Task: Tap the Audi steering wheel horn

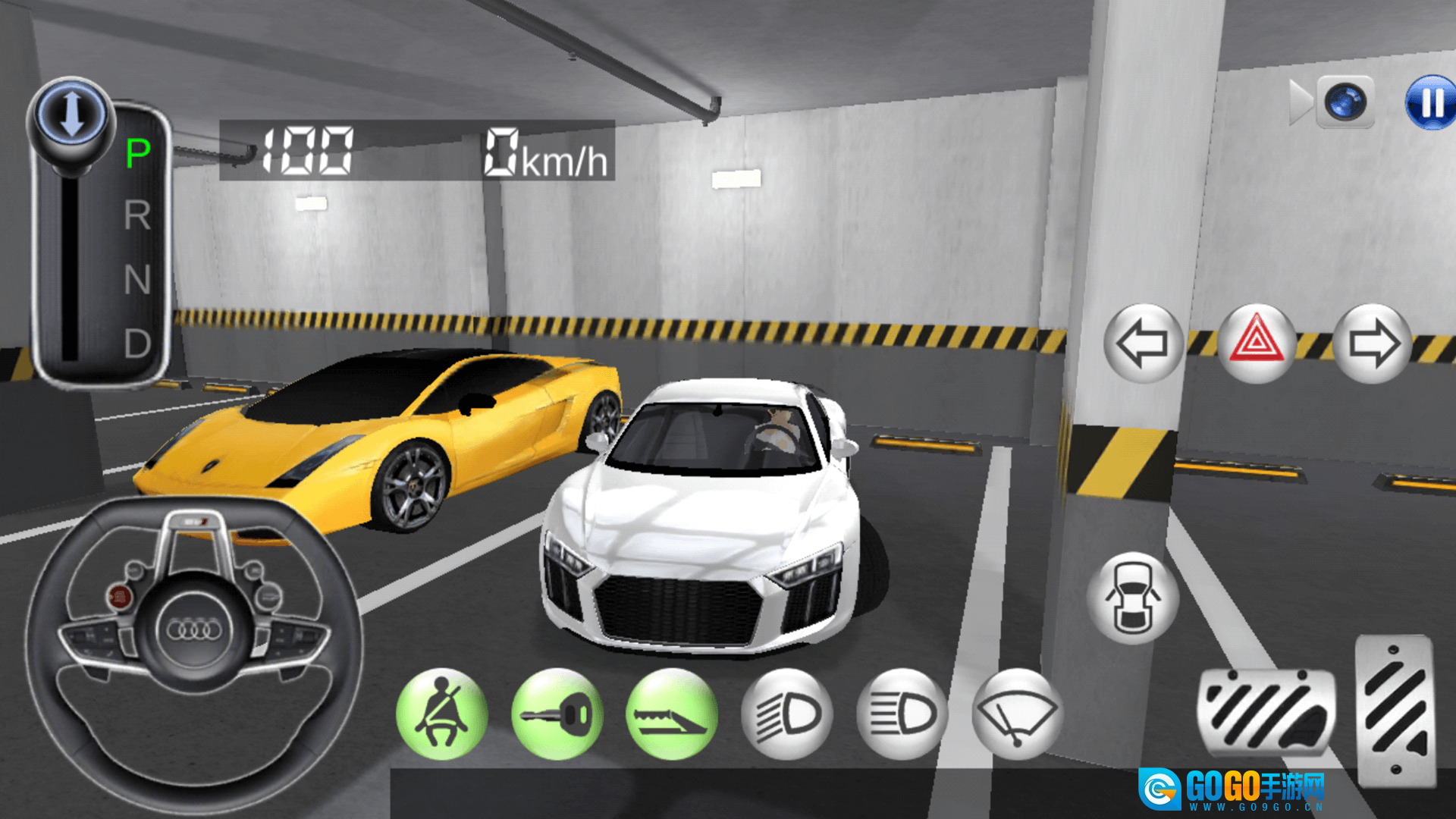Action: (x=194, y=629)
